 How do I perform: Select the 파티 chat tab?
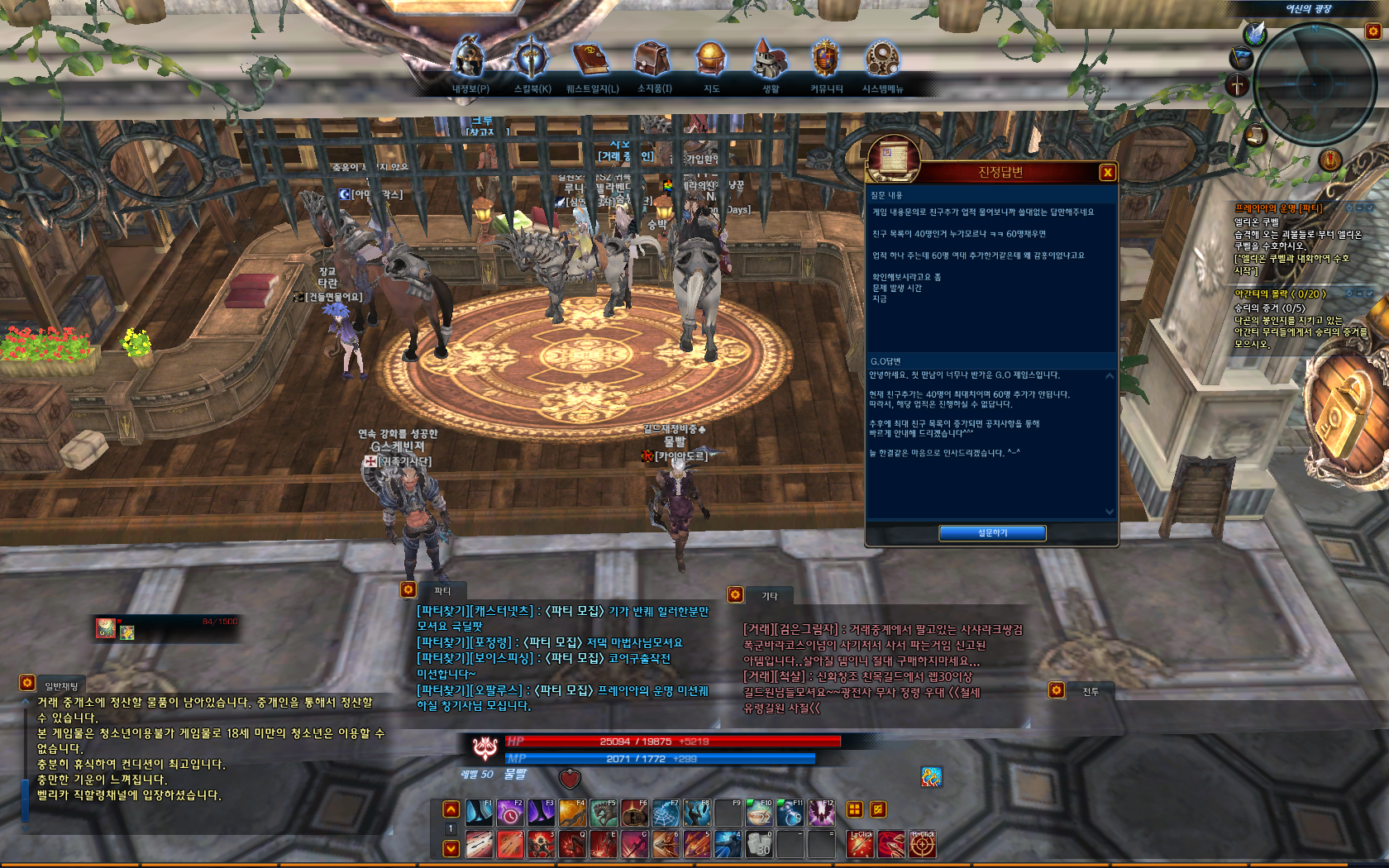442,590
